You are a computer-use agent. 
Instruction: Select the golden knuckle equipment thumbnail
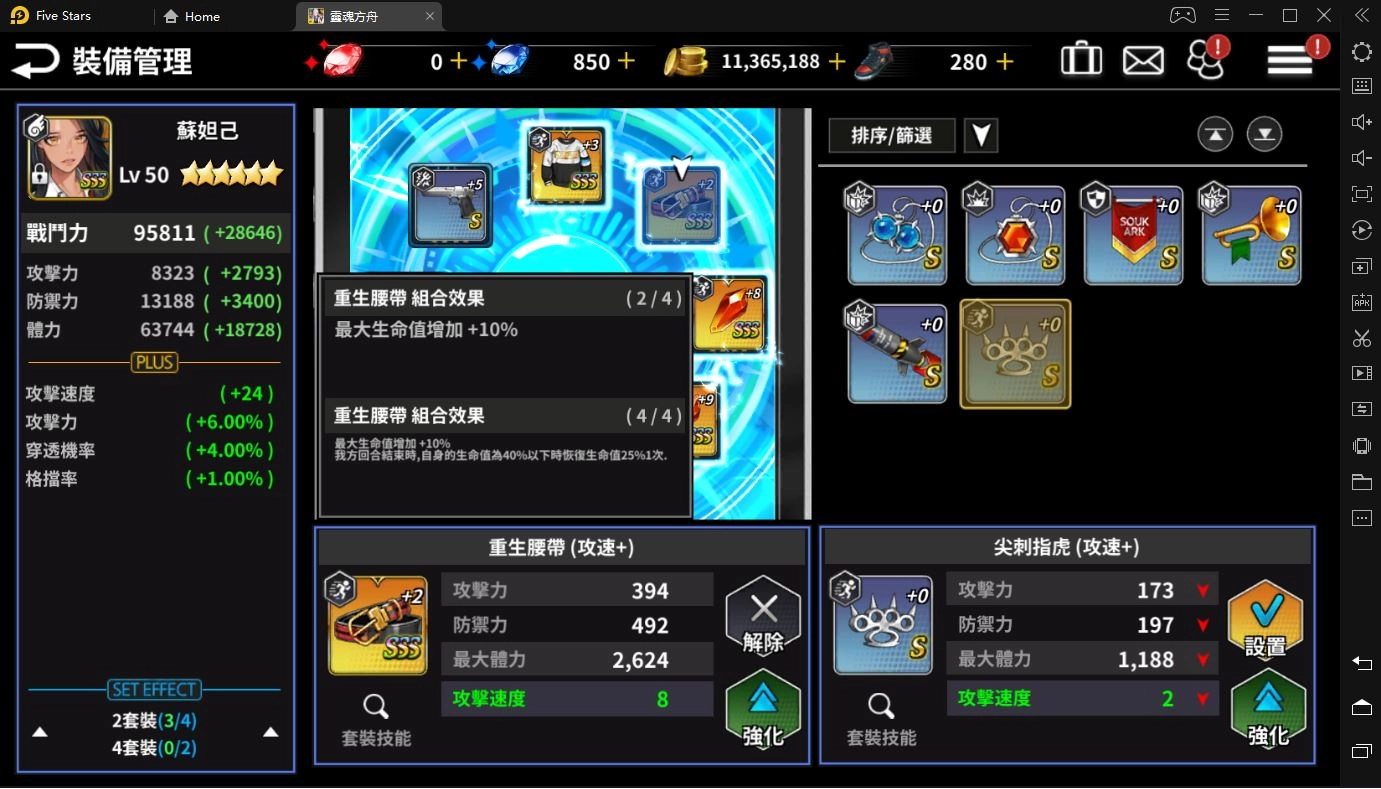(x=1014, y=353)
